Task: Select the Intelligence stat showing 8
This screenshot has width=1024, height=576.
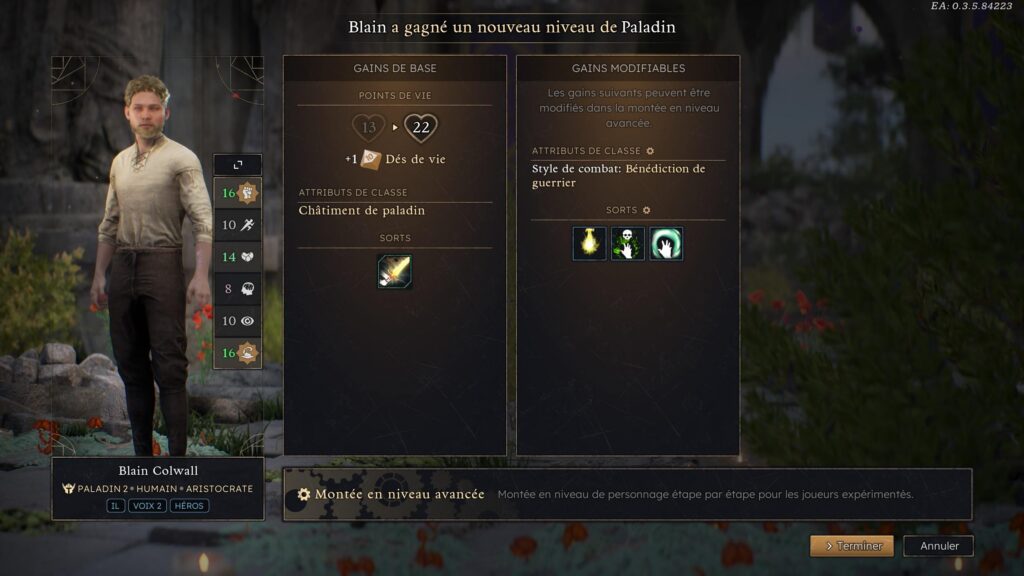Action: coord(238,289)
